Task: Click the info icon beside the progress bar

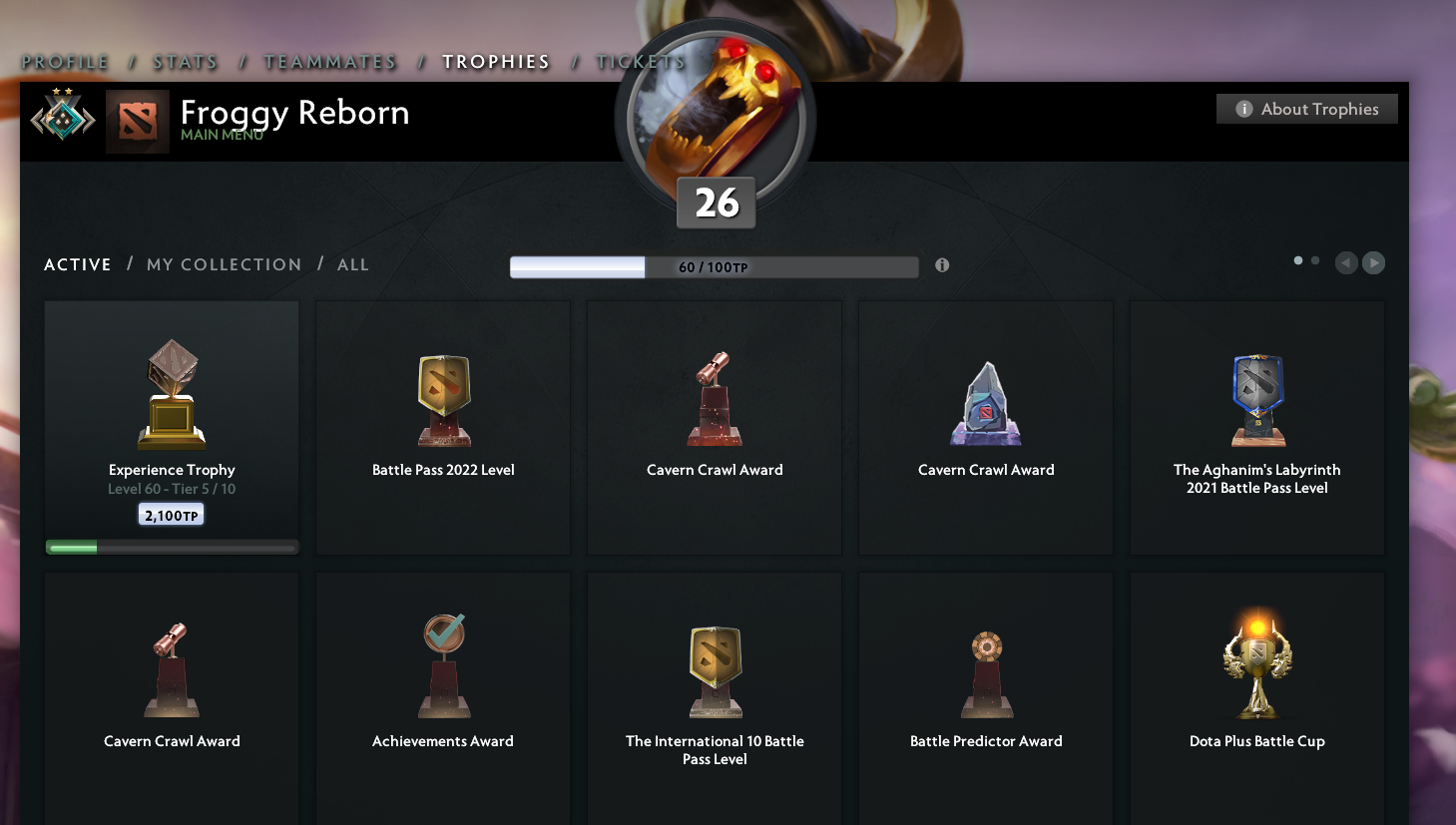Action: [x=941, y=265]
